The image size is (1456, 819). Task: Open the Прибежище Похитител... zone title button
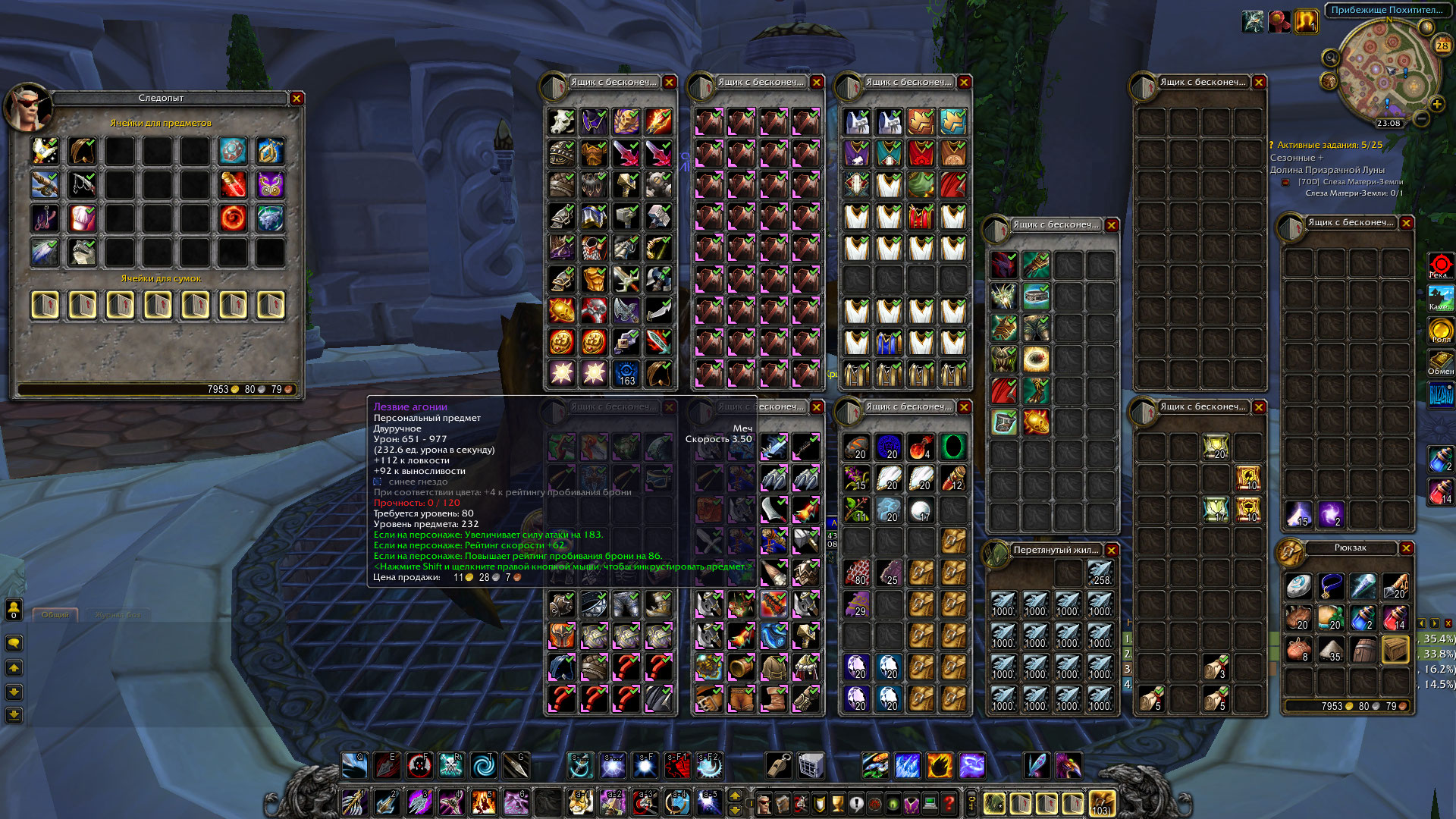pyautogui.click(x=1386, y=10)
